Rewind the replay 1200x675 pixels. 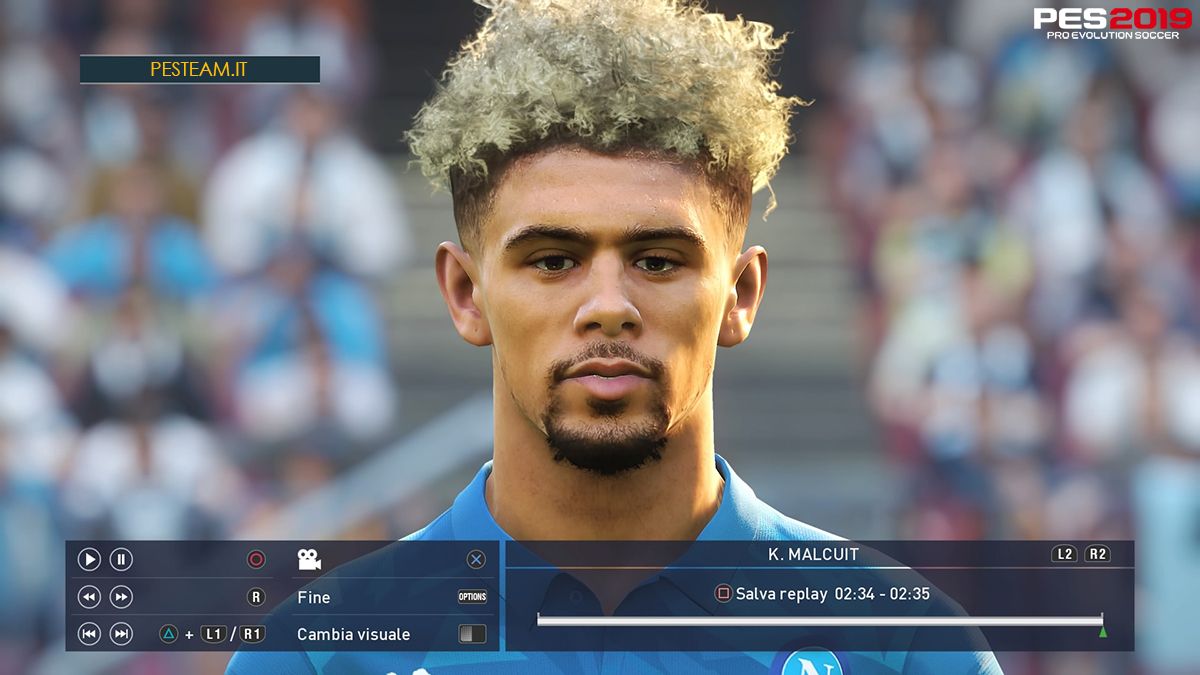pos(89,597)
